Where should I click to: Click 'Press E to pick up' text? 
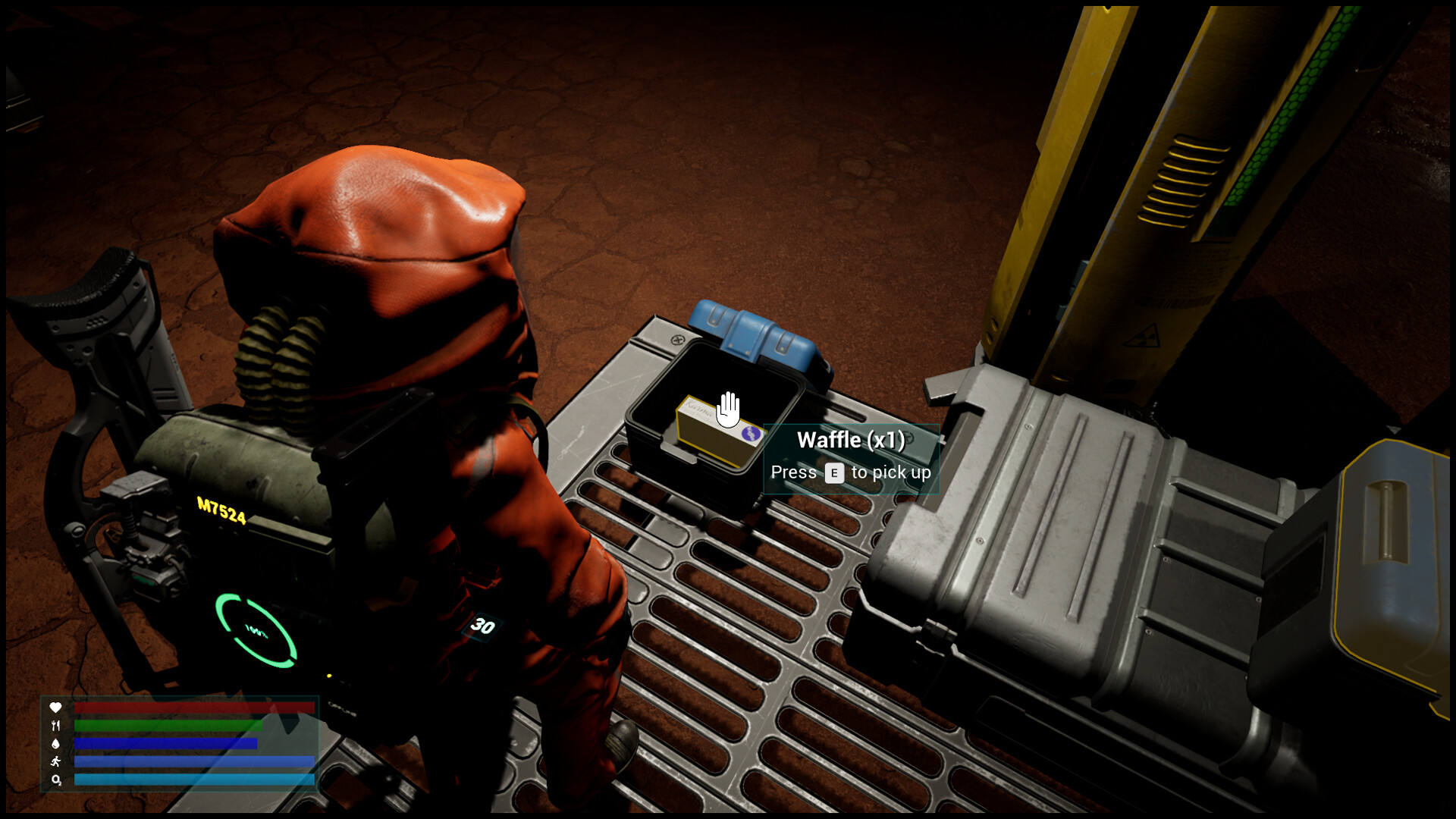[851, 472]
